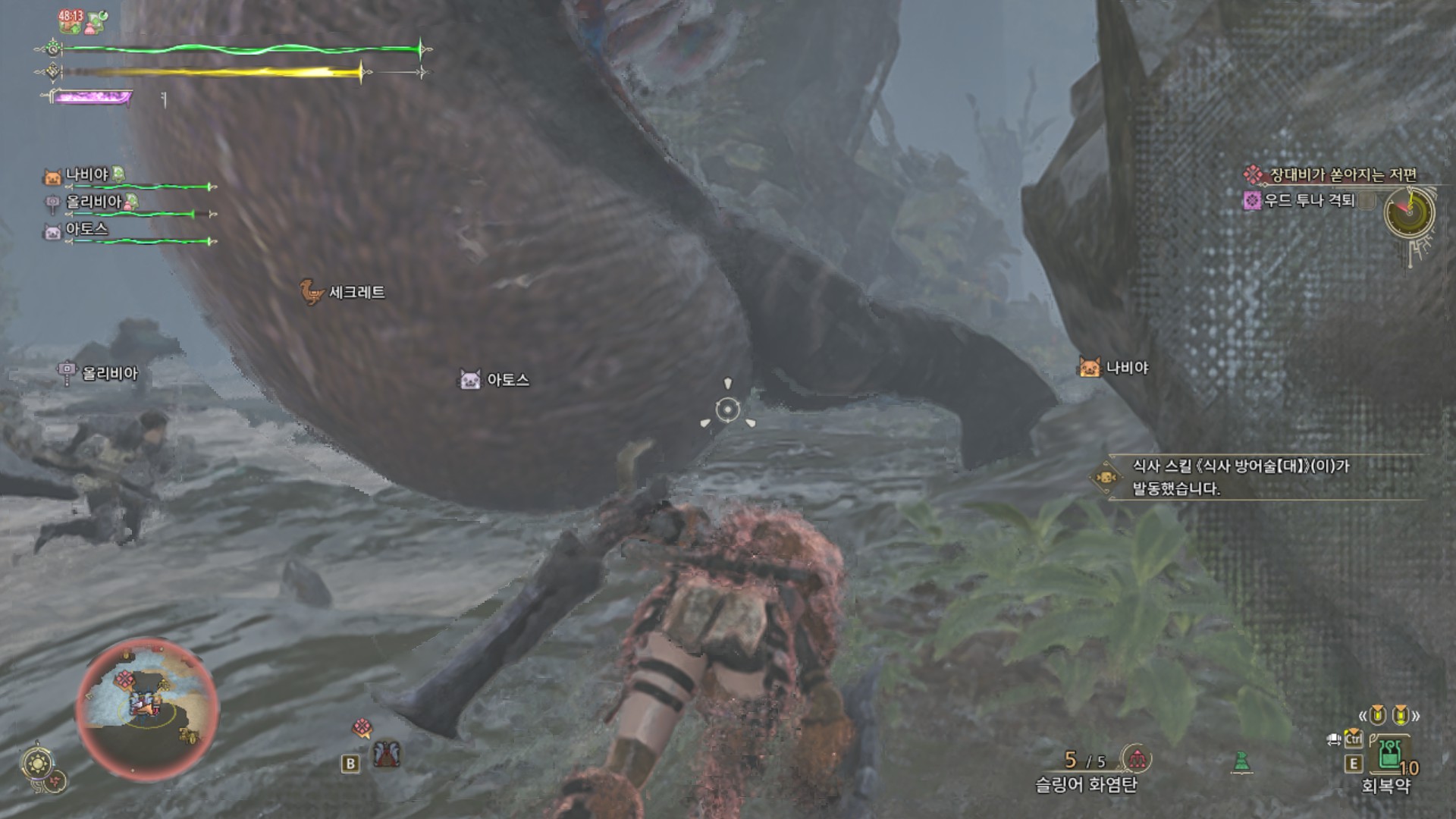Select the 슬링어 화염탄 slinger ammo icon
The image size is (1456, 819).
pos(1137,758)
